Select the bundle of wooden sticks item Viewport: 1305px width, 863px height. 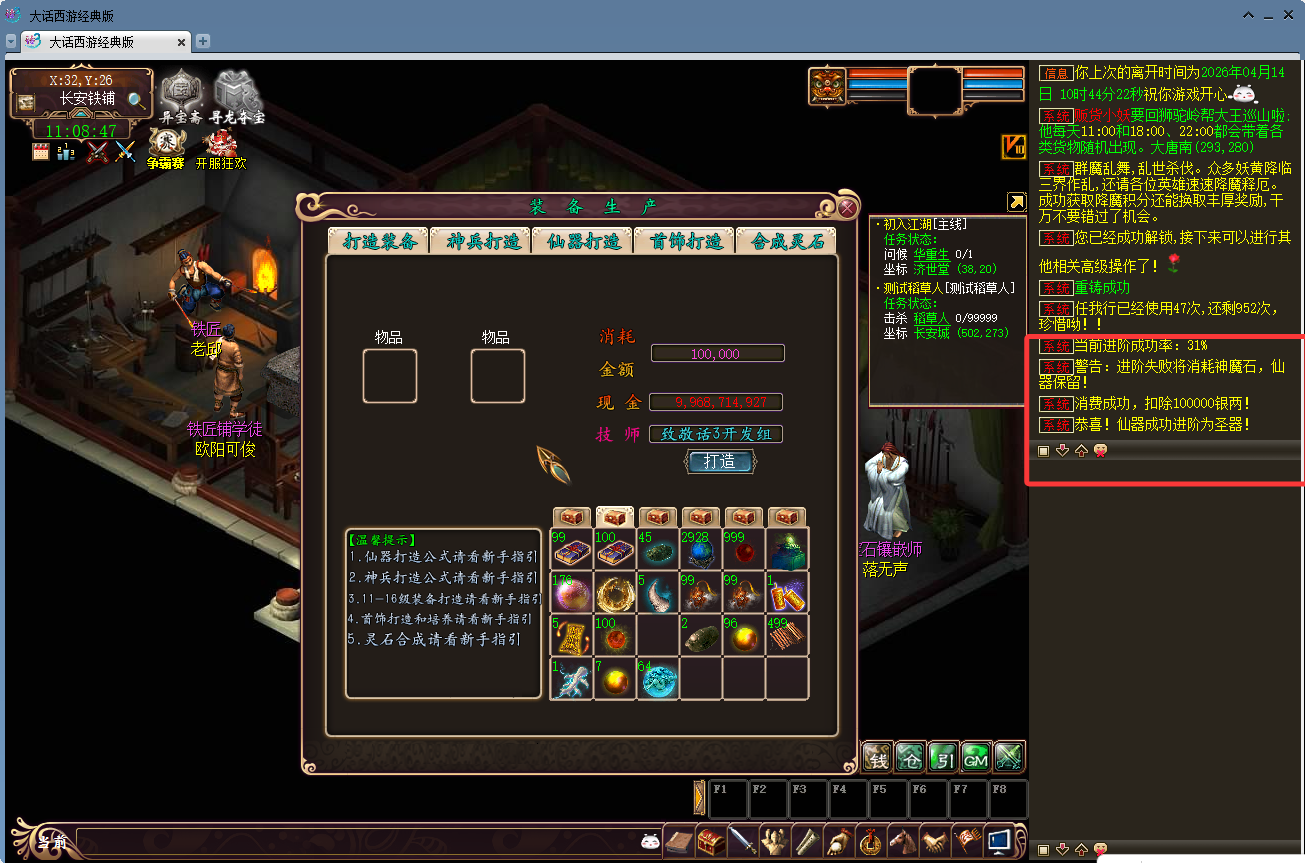[x=786, y=635]
